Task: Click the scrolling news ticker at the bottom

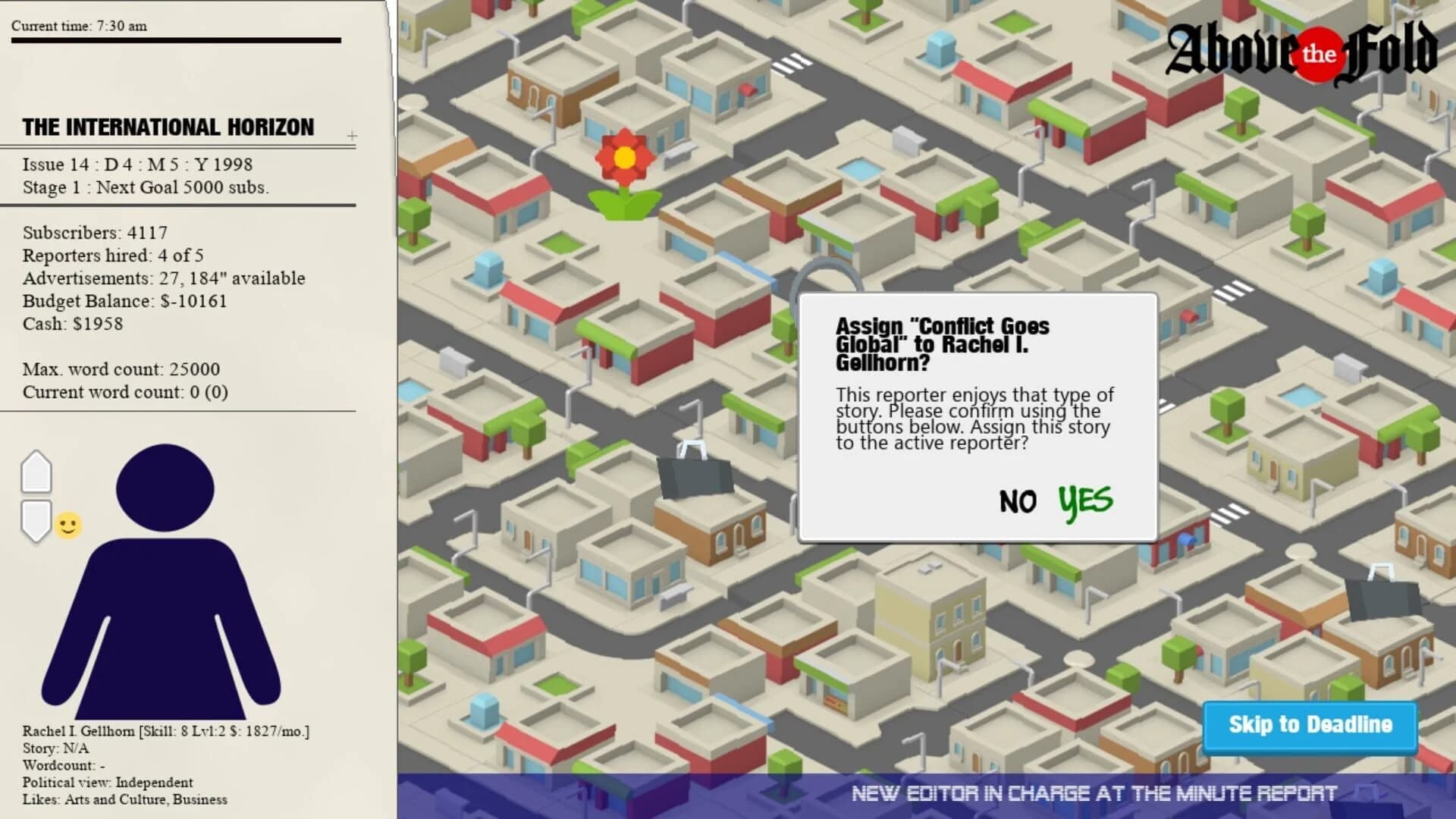Action: pyautogui.click(x=1092, y=795)
